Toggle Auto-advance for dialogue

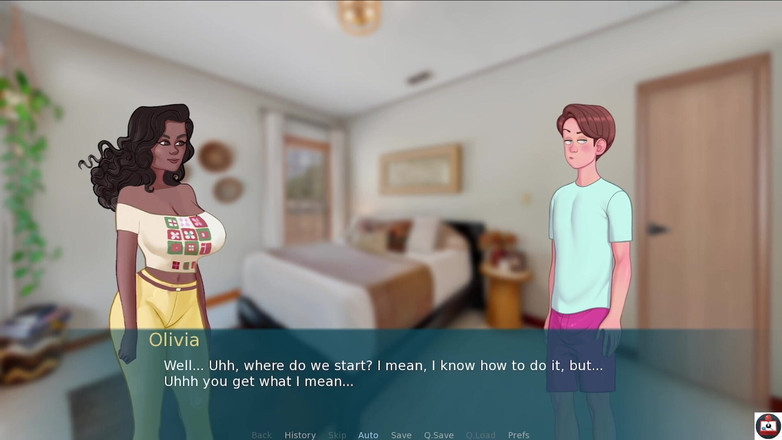pyautogui.click(x=368, y=435)
